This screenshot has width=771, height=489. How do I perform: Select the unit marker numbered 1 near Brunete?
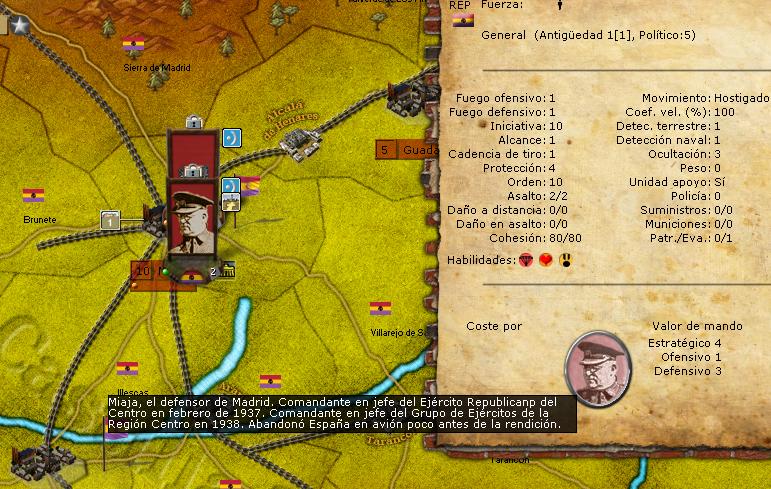click(x=111, y=218)
